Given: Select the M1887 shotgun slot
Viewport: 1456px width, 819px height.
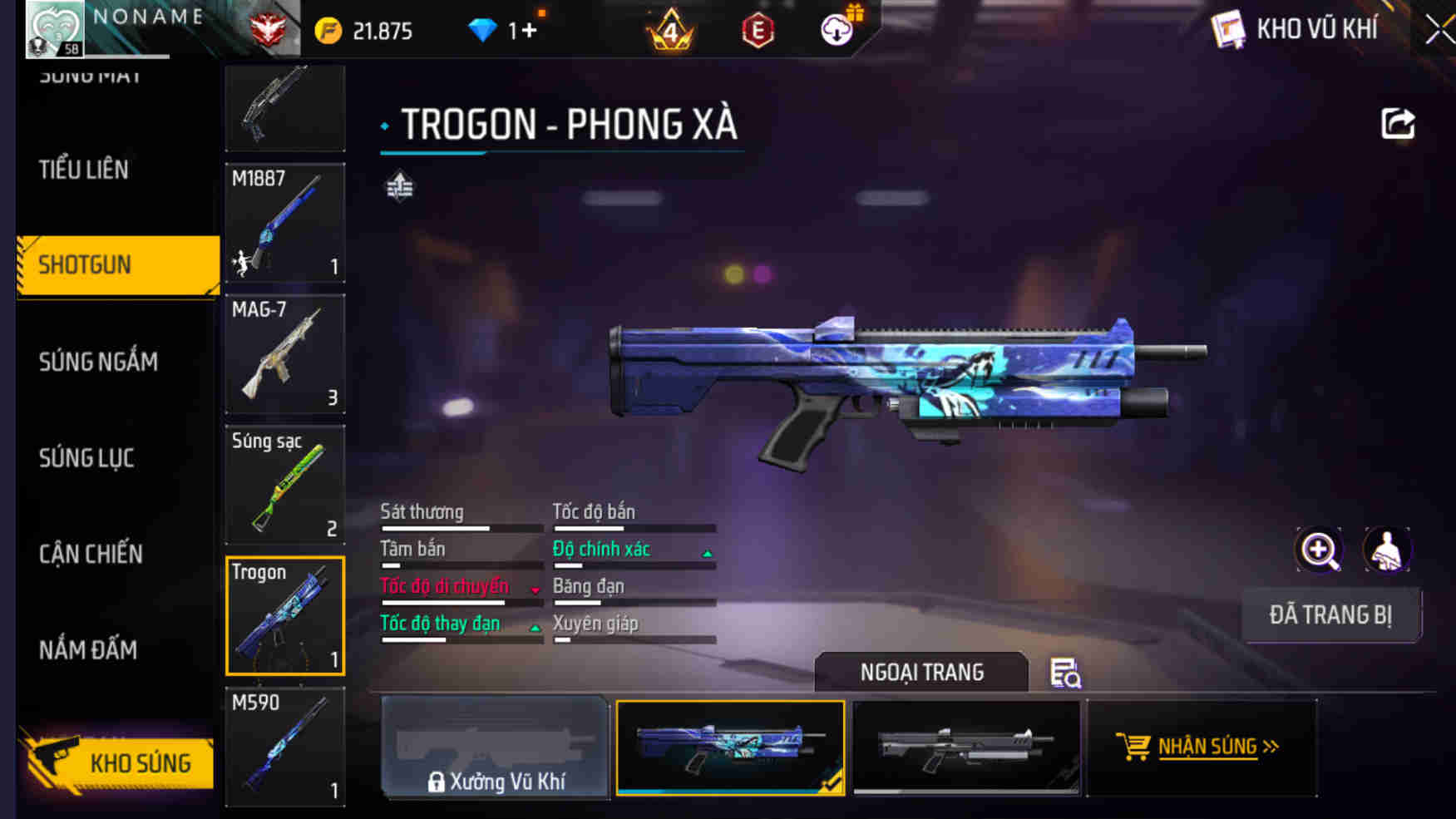Looking at the screenshot, I should [x=285, y=223].
